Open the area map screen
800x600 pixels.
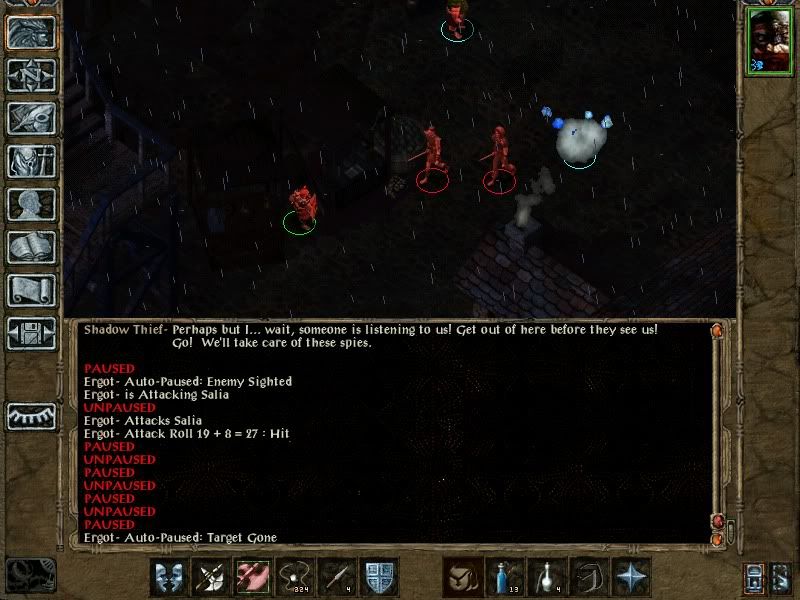click(31, 75)
